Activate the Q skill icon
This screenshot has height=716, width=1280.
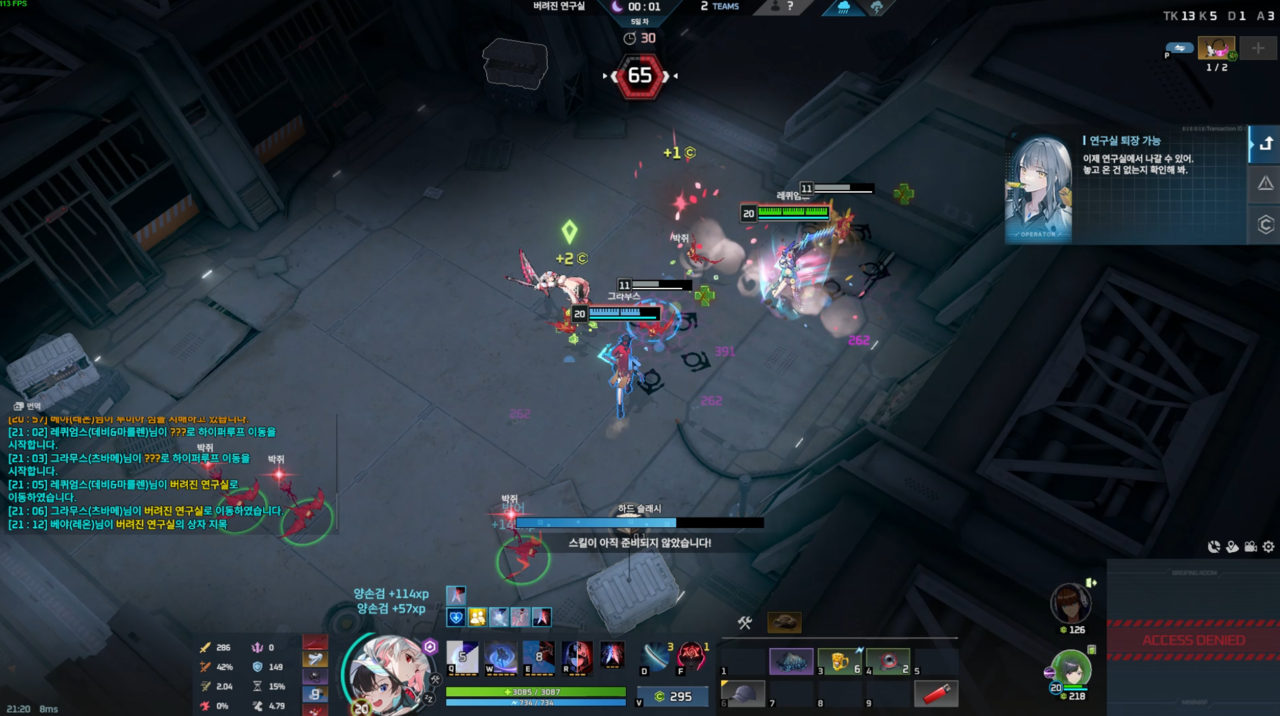461,656
